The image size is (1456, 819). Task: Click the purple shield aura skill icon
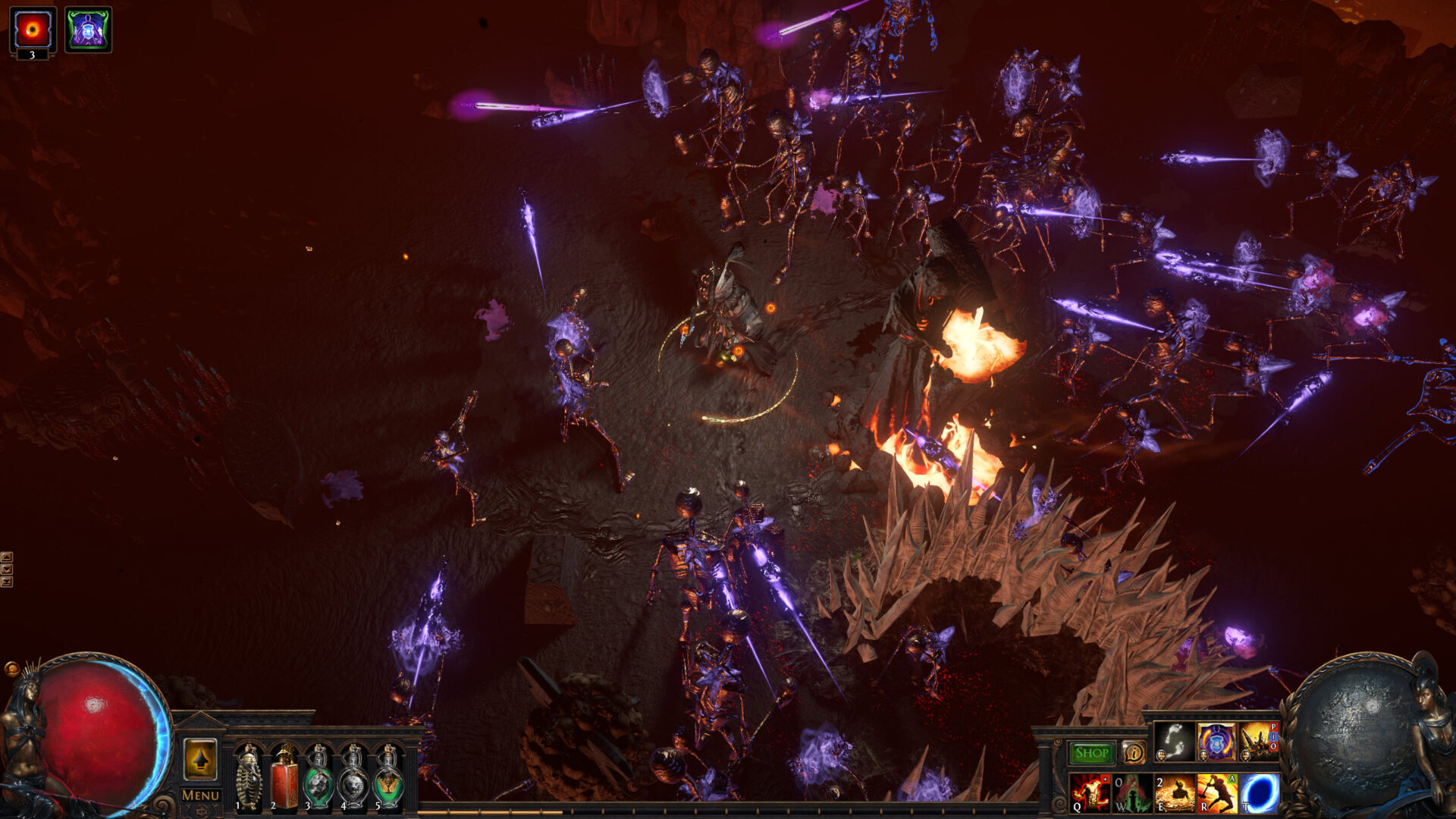[1216, 742]
